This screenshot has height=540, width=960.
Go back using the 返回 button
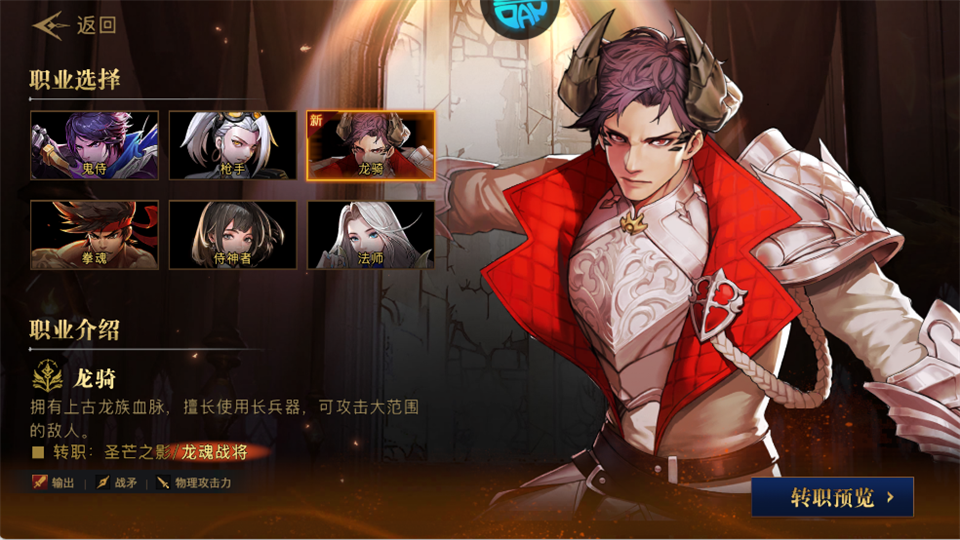click(x=75, y=25)
